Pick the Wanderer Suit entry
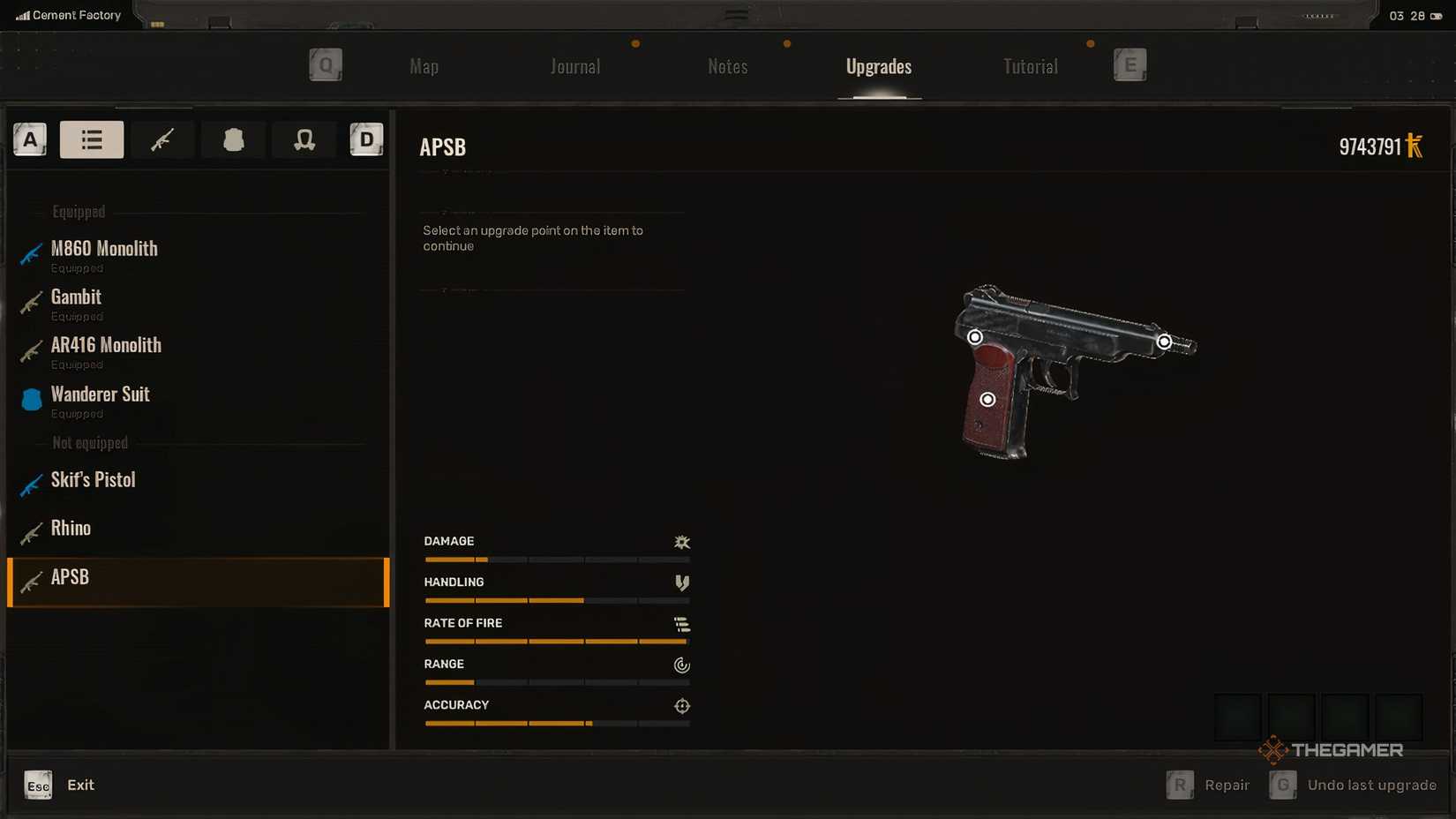 [x=100, y=394]
